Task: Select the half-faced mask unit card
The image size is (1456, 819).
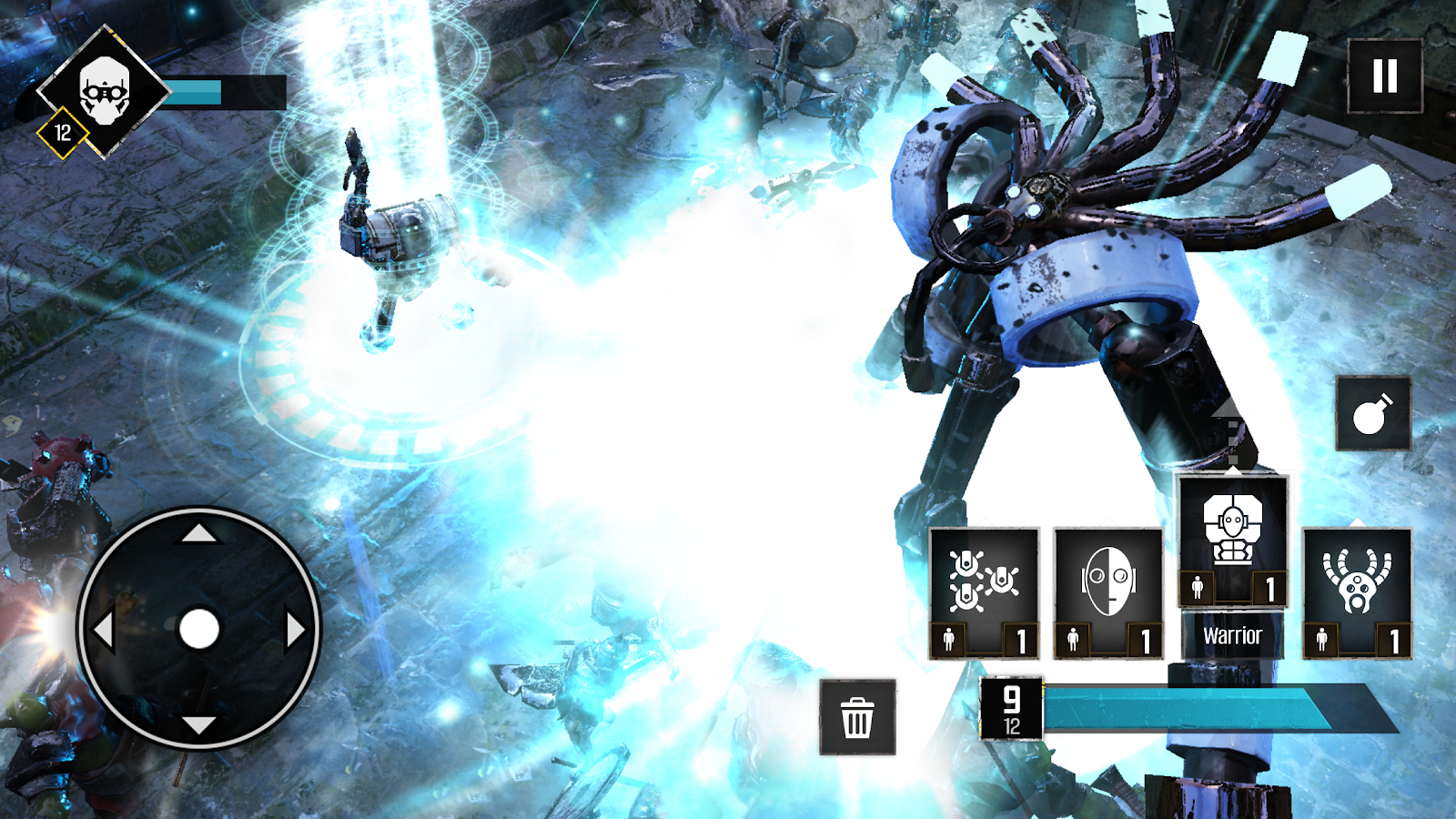Action: (1108, 592)
